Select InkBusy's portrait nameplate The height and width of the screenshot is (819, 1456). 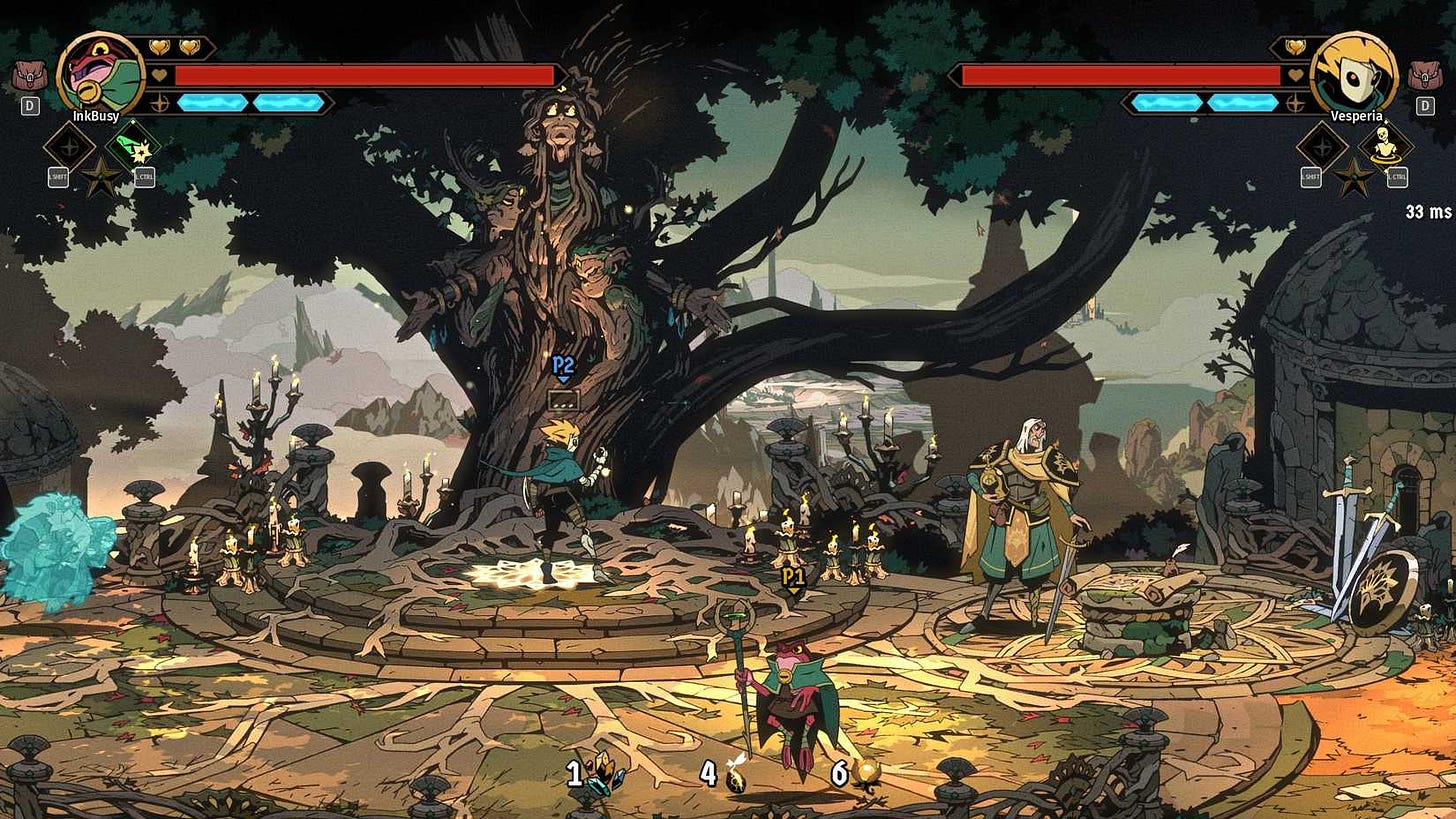[95, 116]
